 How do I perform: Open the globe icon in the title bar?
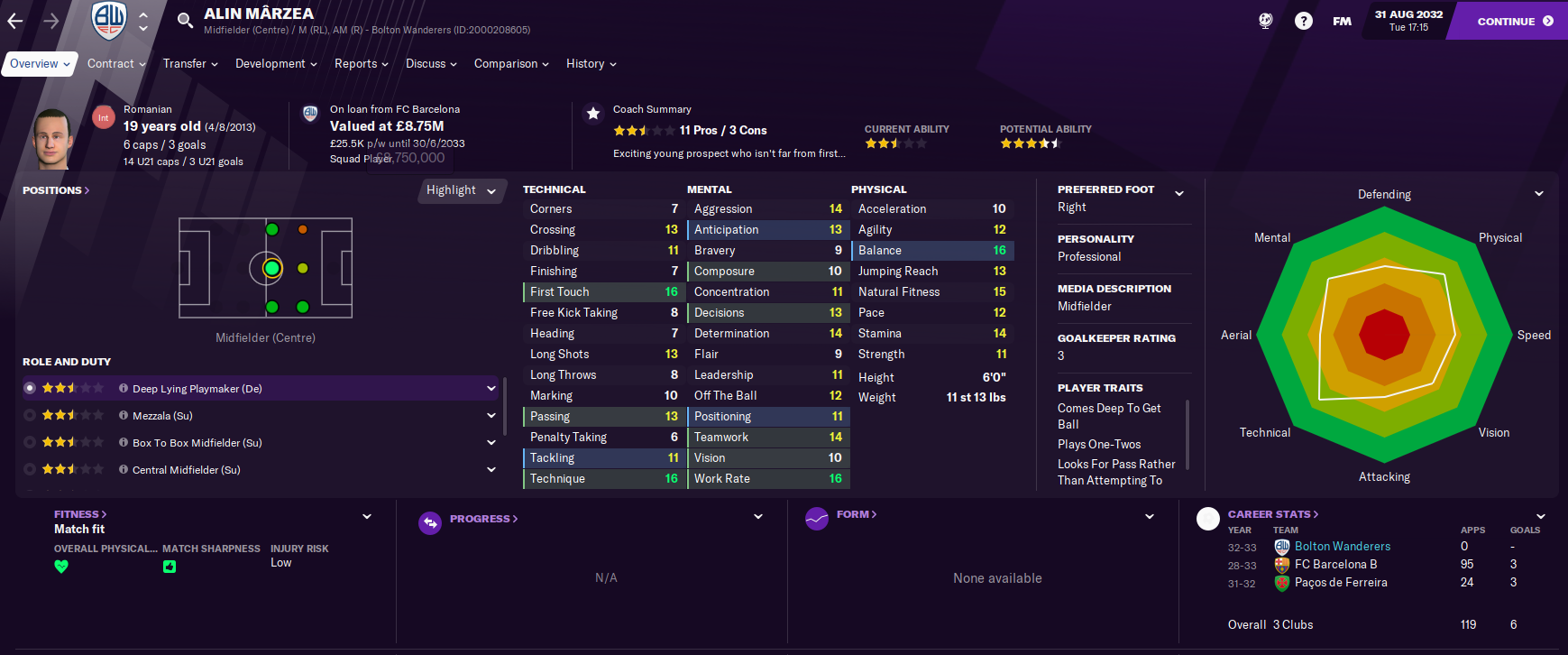[1265, 18]
